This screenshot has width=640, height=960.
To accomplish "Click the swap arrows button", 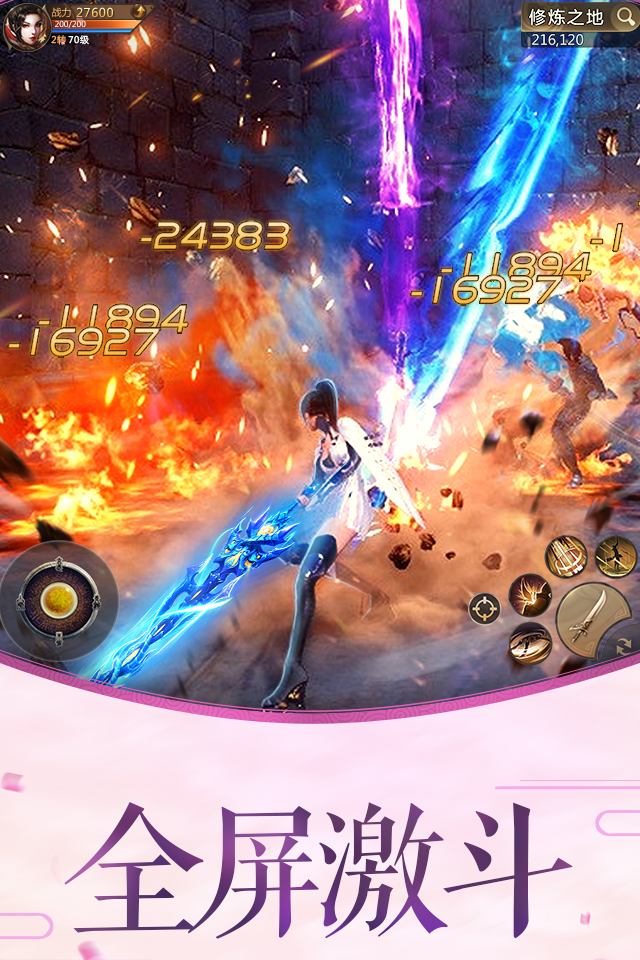I will 625,646.
